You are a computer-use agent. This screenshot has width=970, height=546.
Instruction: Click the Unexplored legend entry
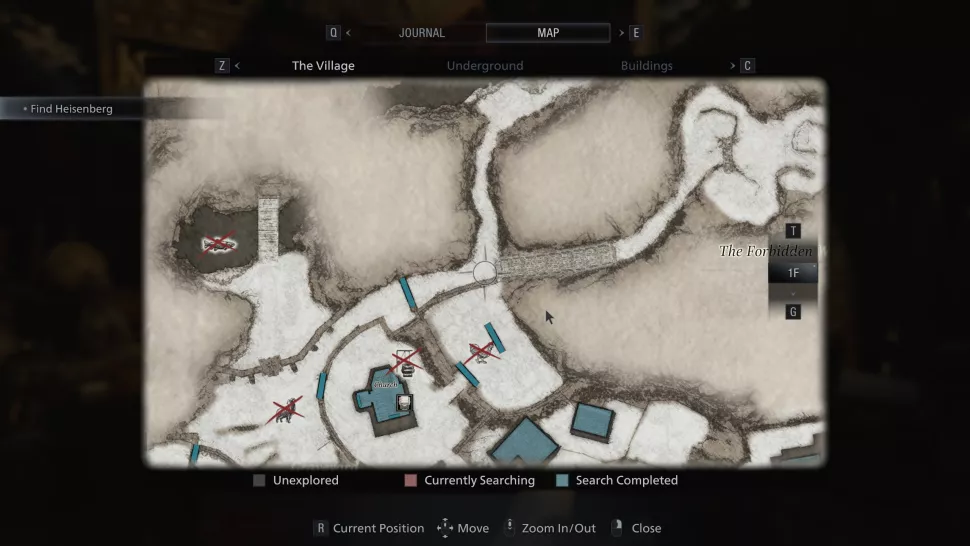coord(297,481)
